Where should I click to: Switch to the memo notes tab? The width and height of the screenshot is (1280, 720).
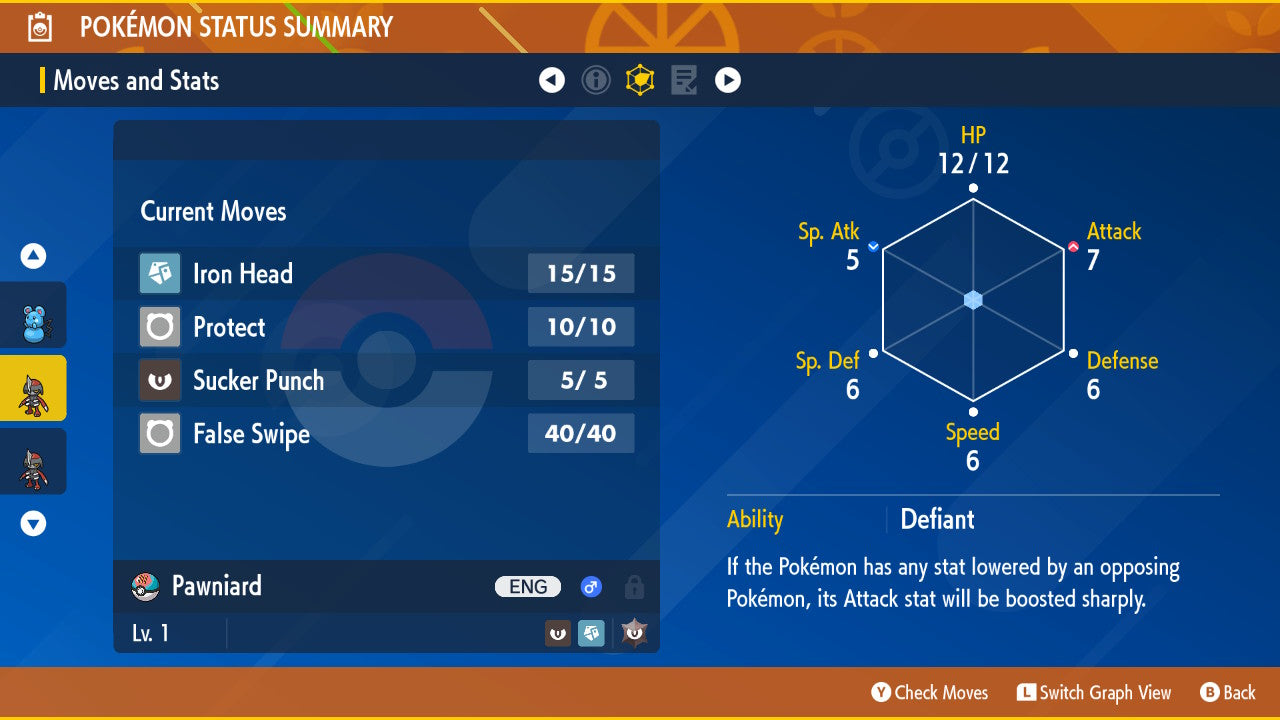[684, 80]
